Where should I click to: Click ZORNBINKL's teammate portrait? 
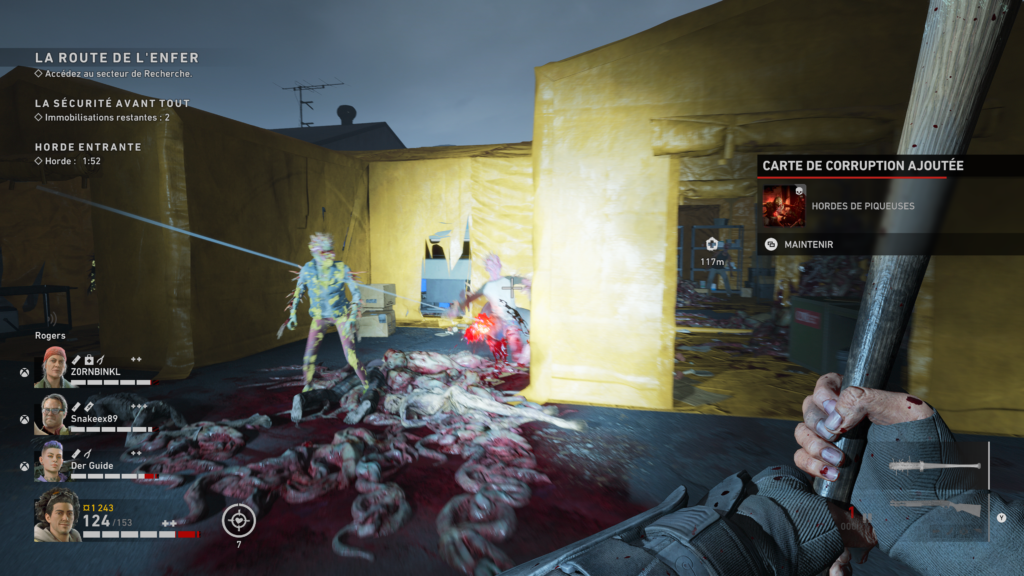pyautogui.click(x=53, y=368)
